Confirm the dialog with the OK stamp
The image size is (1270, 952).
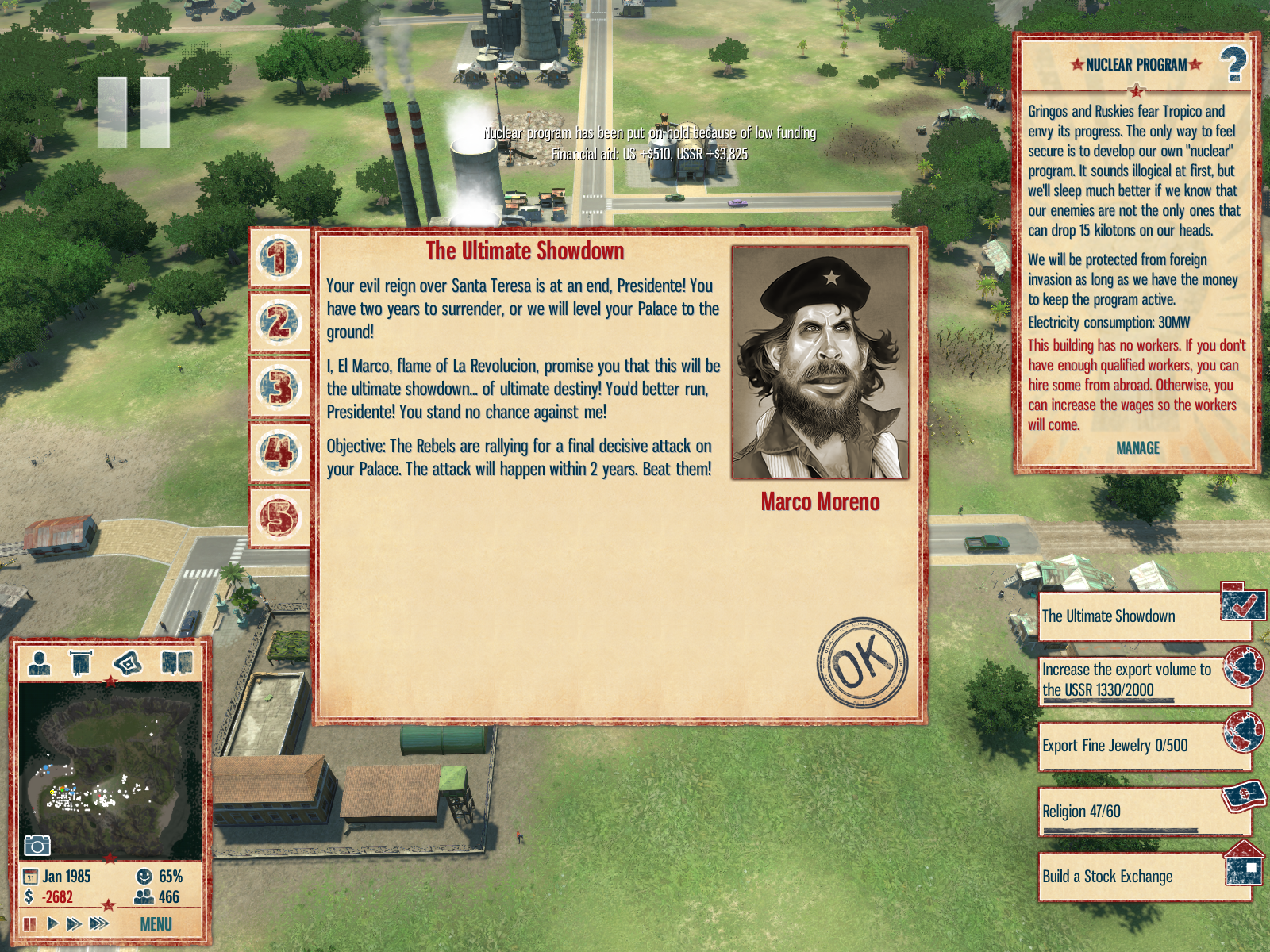tap(862, 662)
